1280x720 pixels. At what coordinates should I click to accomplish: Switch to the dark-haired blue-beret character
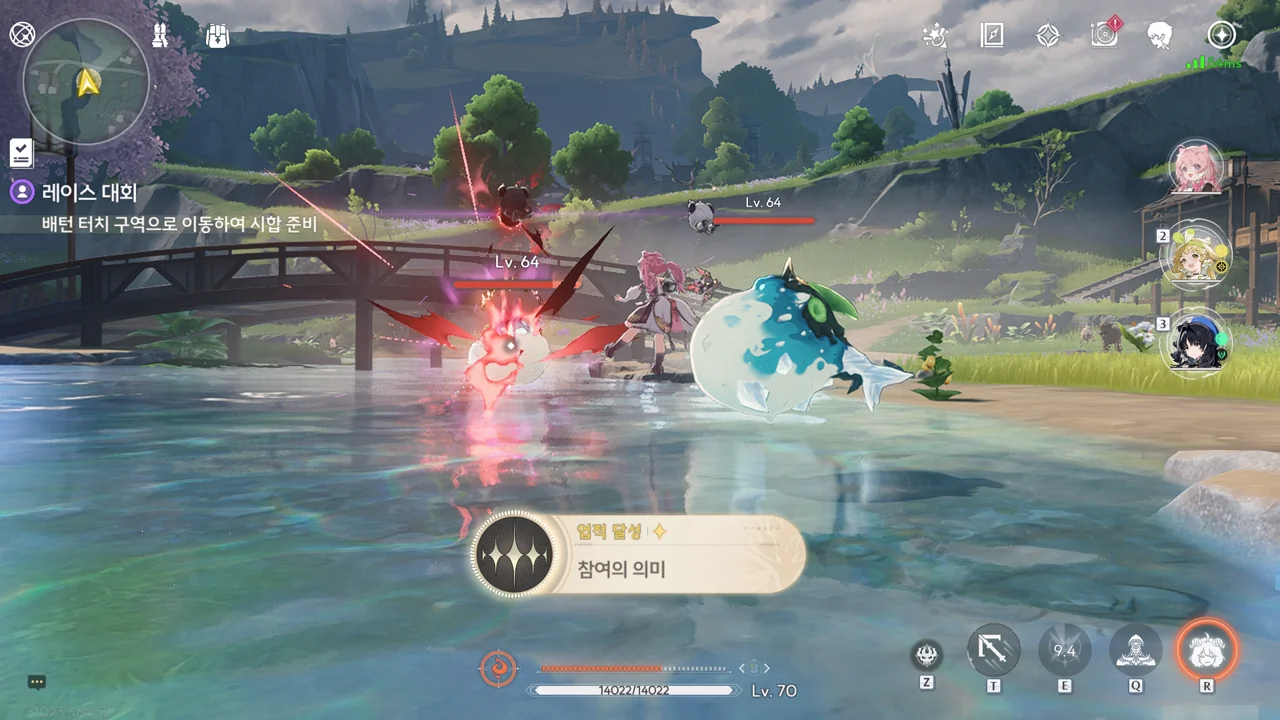(1196, 342)
